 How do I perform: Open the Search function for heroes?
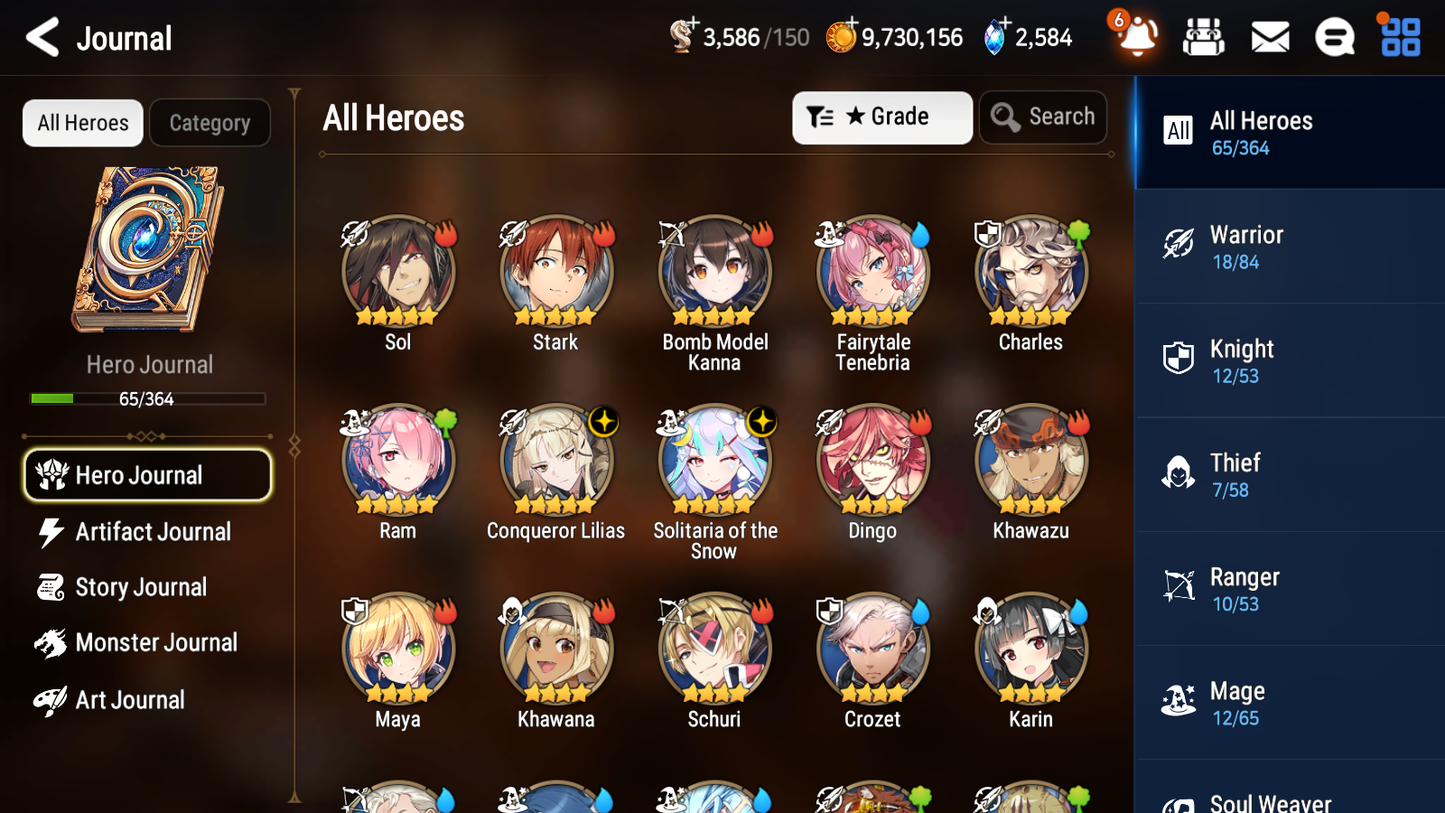click(x=1043, y=117)
